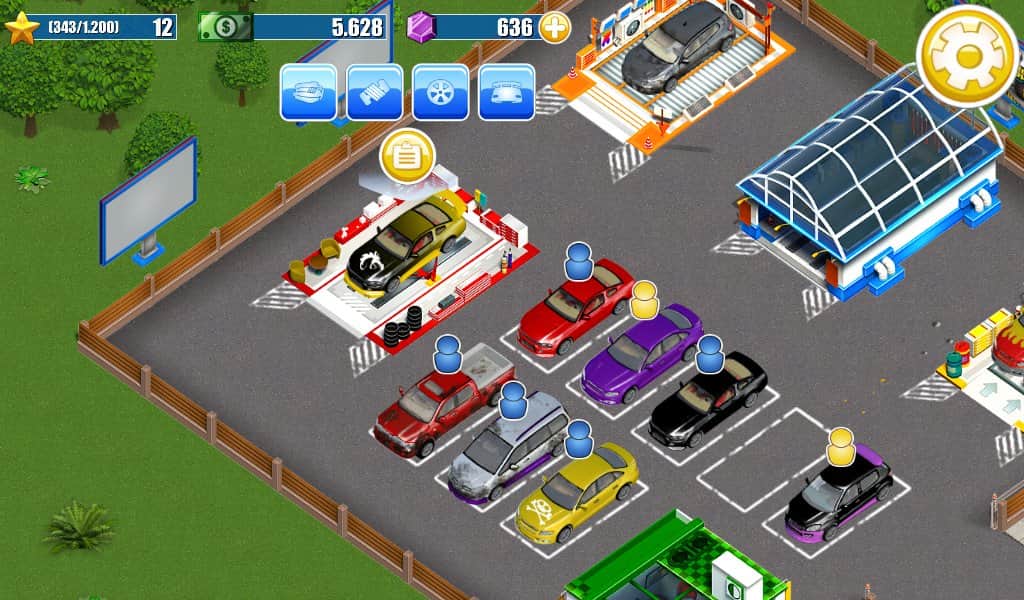Viewport: 1024px width, 600px height.
Task: Open the yellow clipboard task icon
Action: pos(407,156)
